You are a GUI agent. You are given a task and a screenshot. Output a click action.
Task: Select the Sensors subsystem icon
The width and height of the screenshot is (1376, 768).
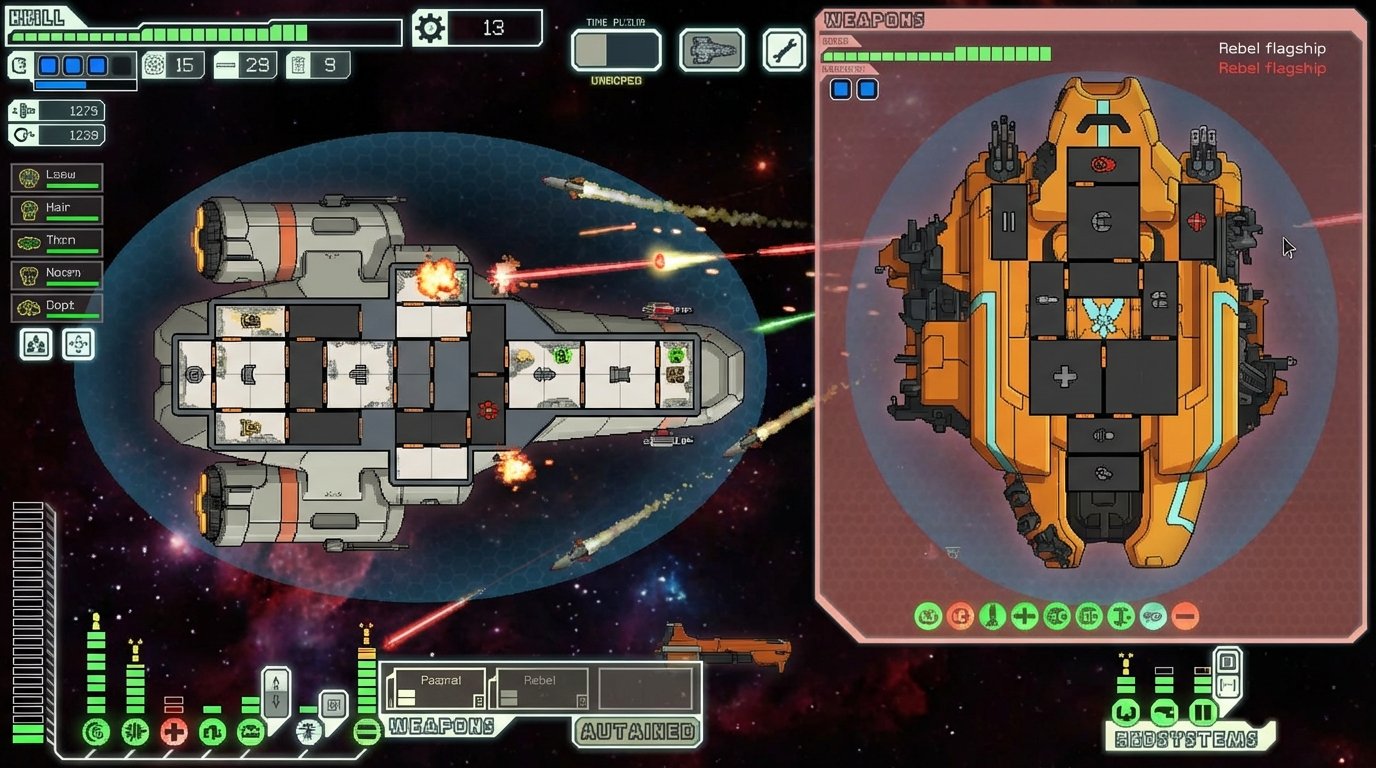pyautogui.click(x=1164, y=713)
